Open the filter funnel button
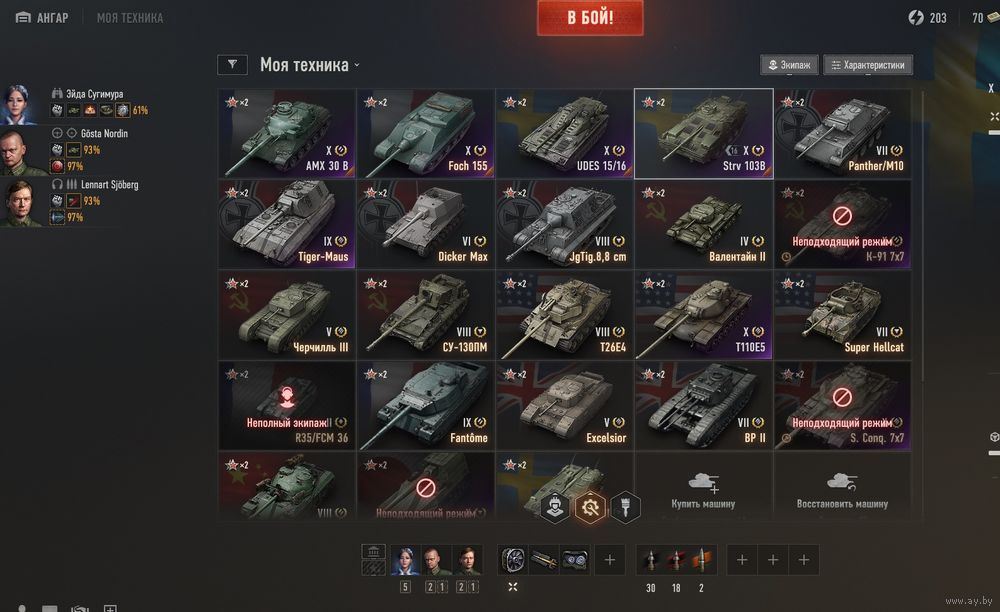 click(232, 65)
